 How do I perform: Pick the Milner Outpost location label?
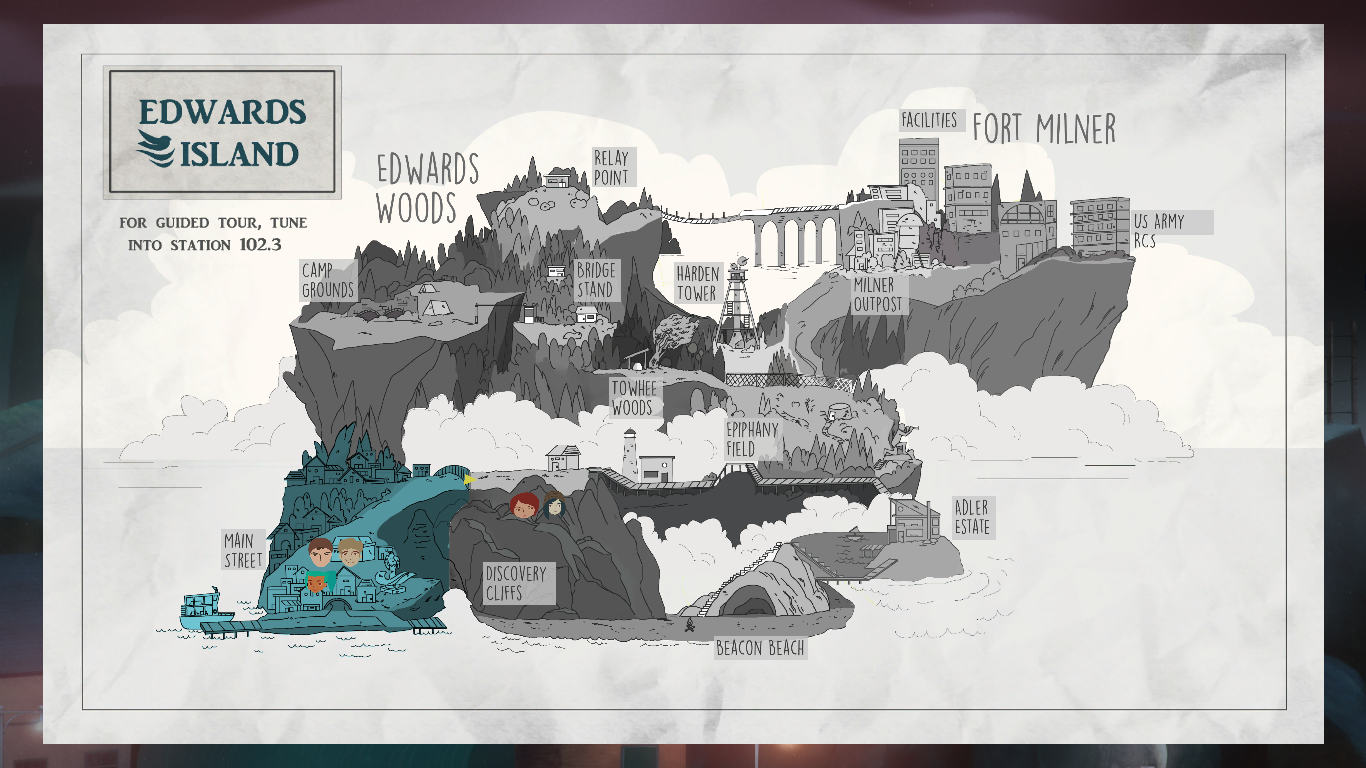tap(878, 295)
